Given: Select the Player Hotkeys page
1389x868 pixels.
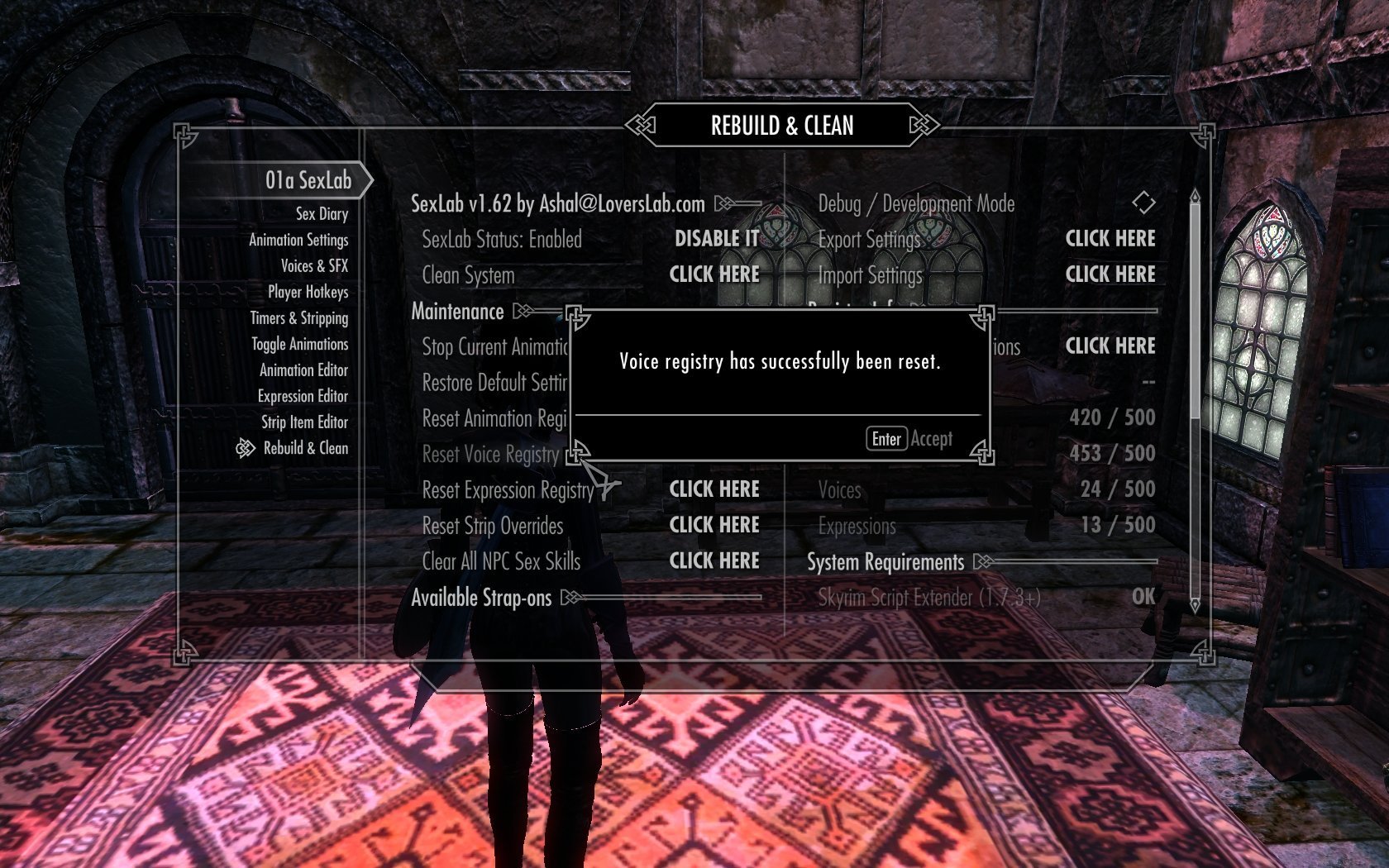Looking at the screenshot, I should (x=308, y=292).
